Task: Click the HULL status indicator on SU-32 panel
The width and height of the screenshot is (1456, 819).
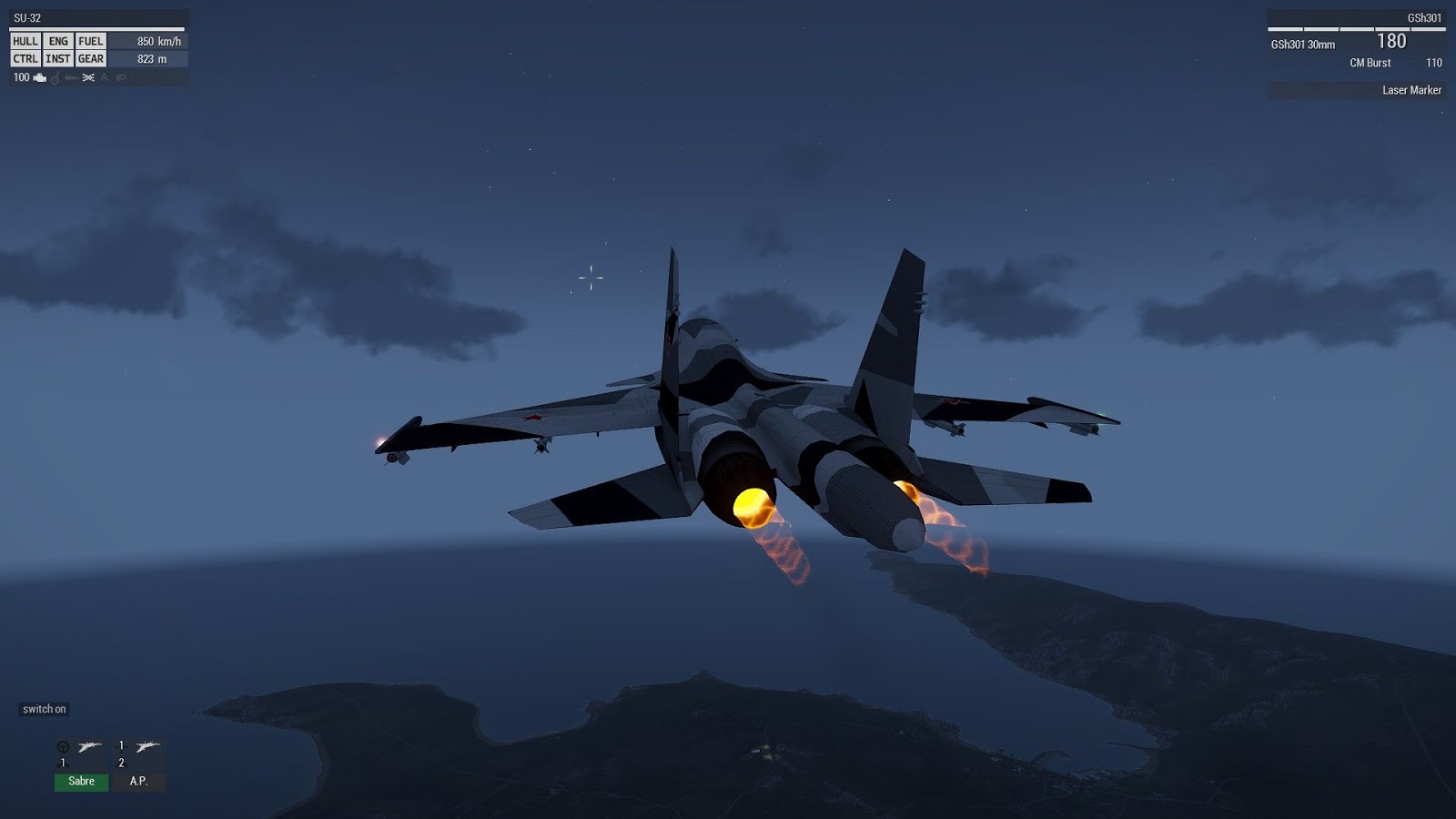Action: pyautogui.click(x=25, y=41)
